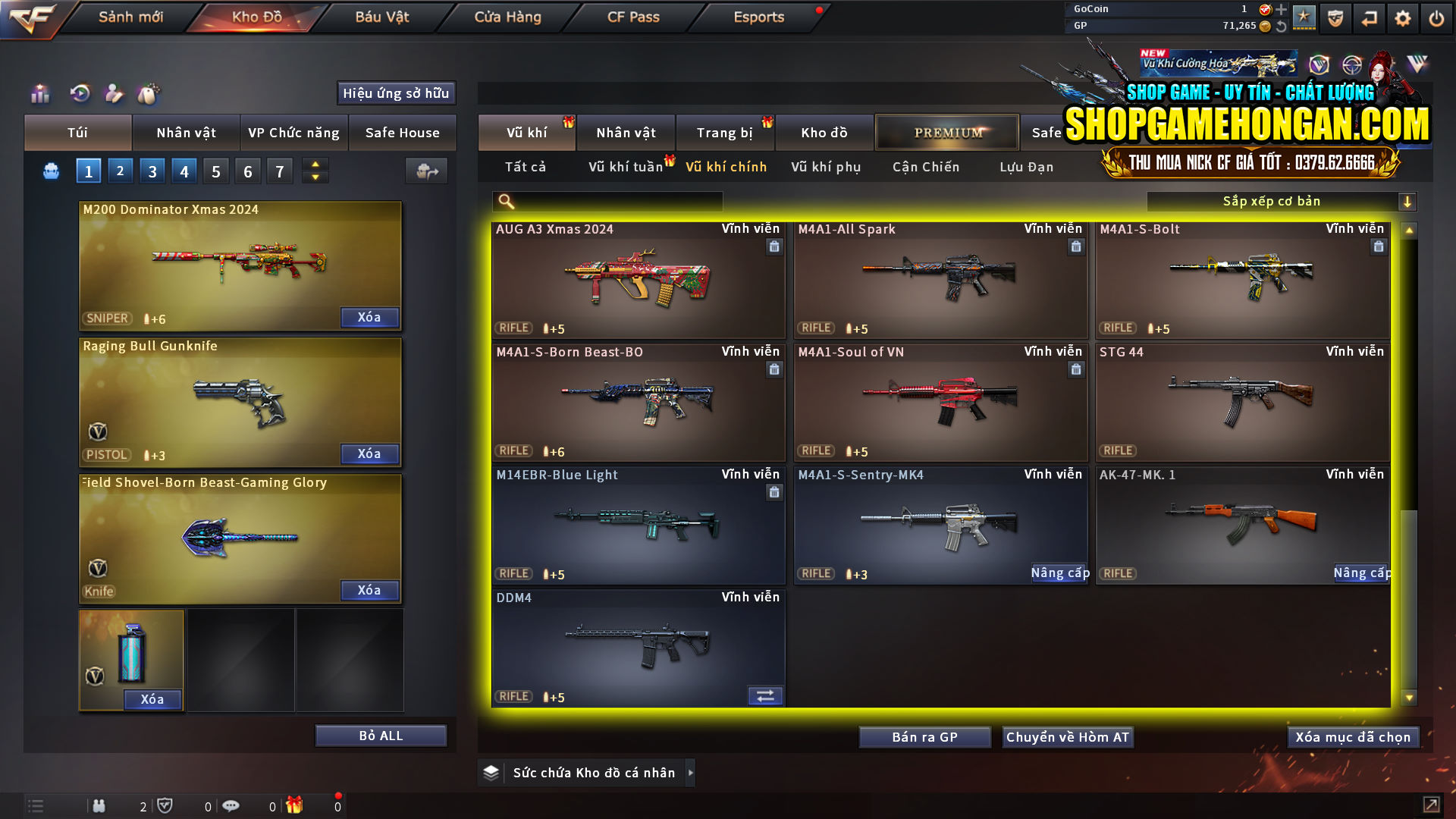Click the Bán ra GP button
The image size is (1456, 819).
(x=924, y=736)
